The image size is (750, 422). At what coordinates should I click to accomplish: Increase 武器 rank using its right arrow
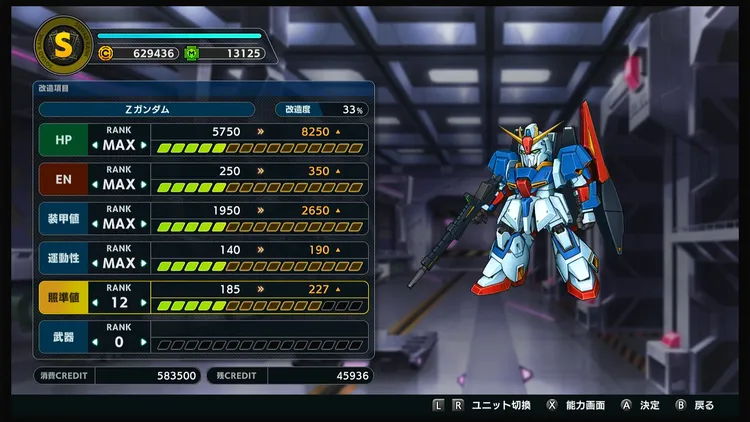[x=143, y=343]
